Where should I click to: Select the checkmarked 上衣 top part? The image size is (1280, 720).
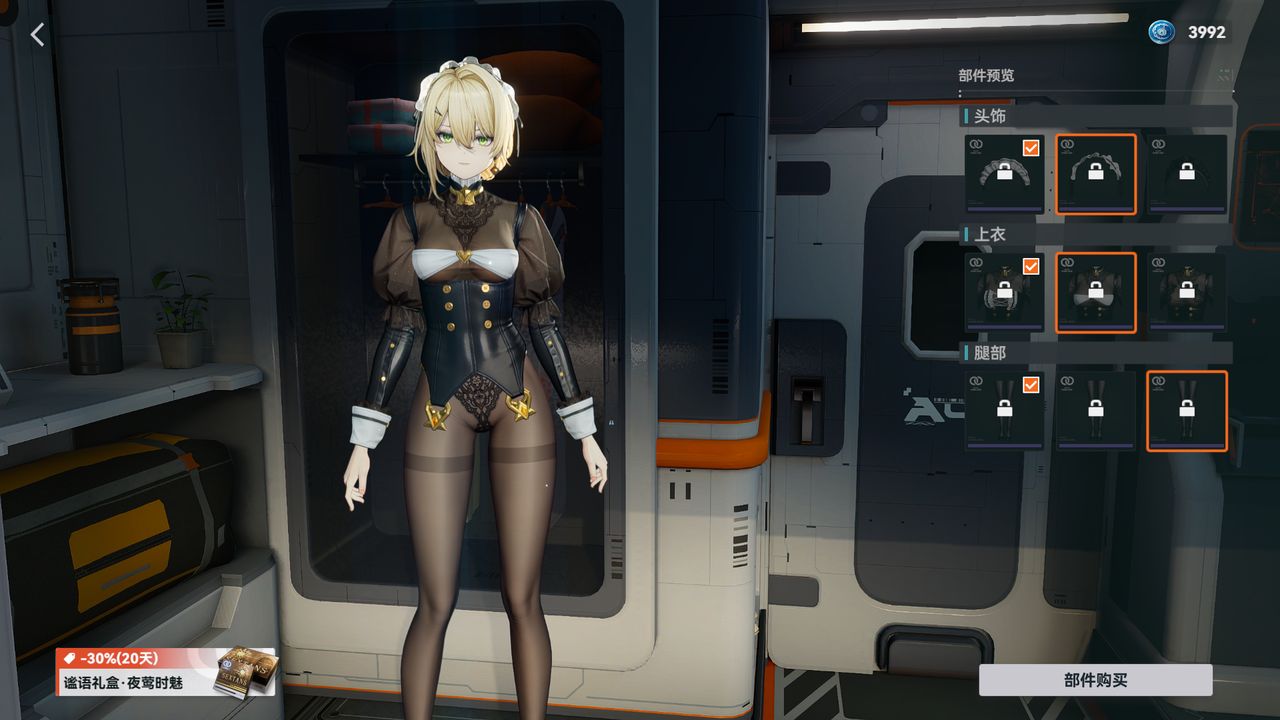click(1004, 292)
